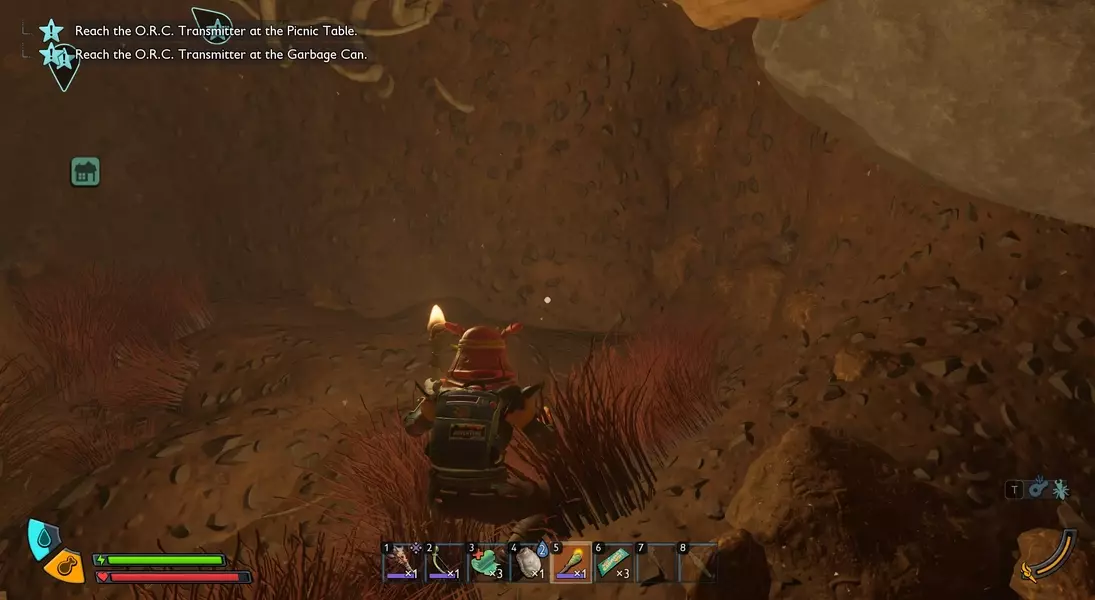Click the whistle pet command icon

(x=1037, y=489)
